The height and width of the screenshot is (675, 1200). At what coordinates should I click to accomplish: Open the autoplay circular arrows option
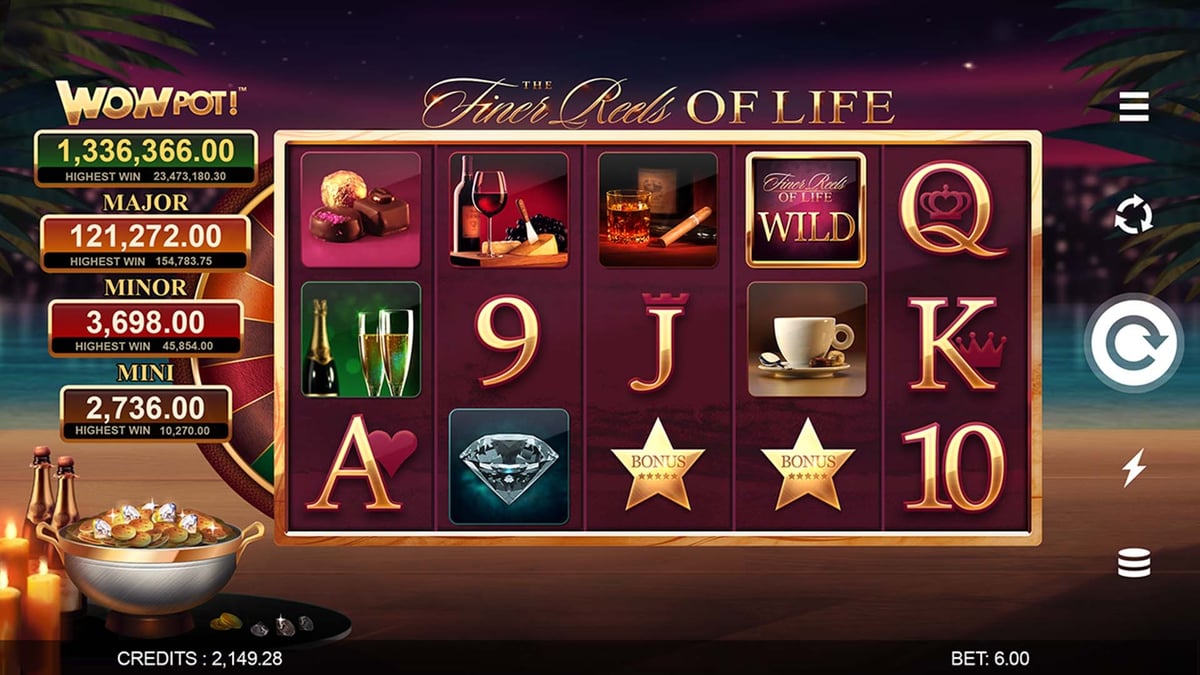(1133, 215)
